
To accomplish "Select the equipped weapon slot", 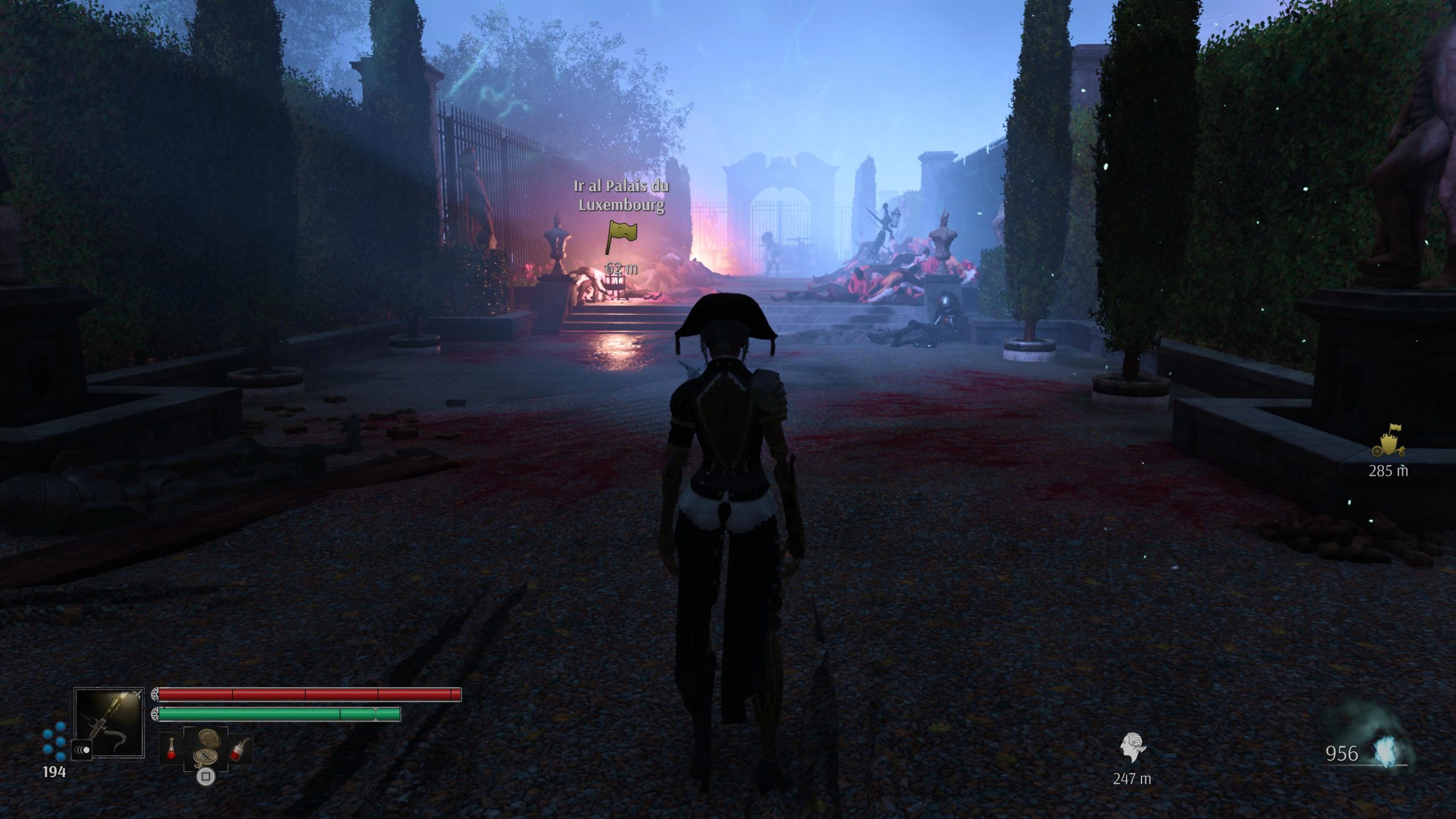I will click(109, 722).
